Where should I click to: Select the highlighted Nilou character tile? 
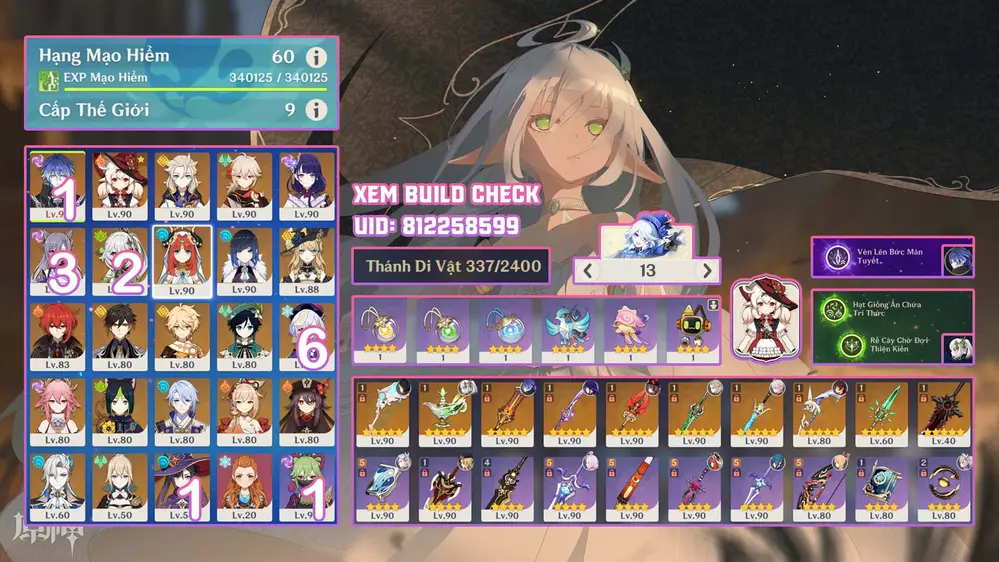click(181, 261)
